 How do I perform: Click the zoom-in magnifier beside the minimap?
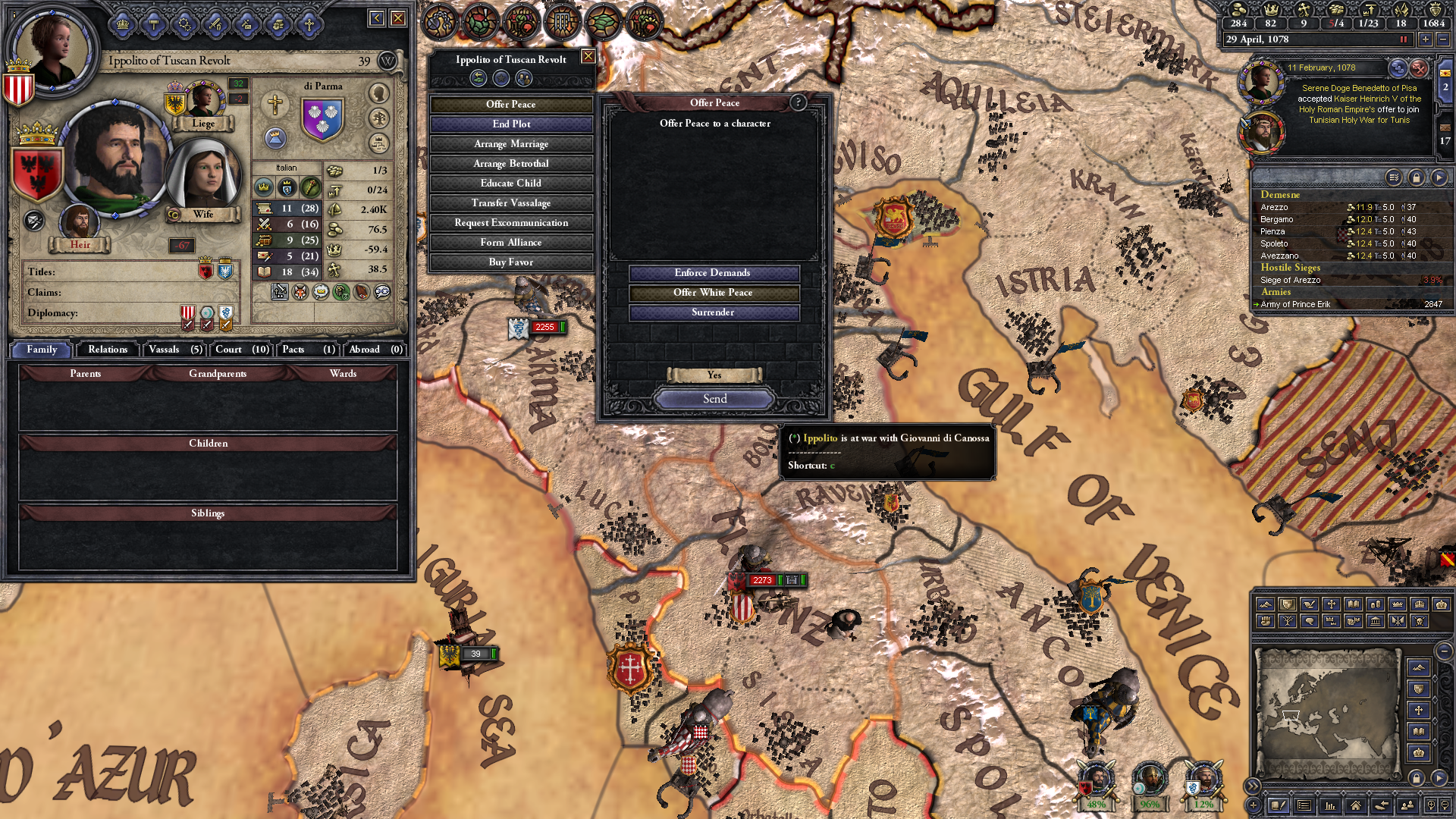click(1432, 805)
